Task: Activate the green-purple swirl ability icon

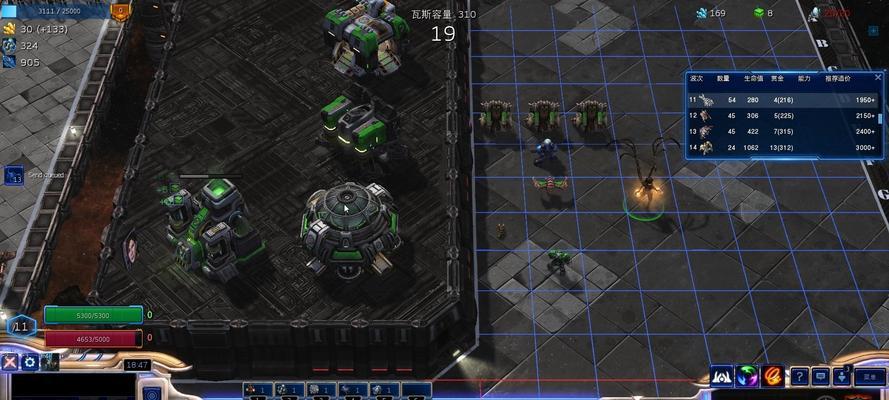Action: click(x=747, y=376)
